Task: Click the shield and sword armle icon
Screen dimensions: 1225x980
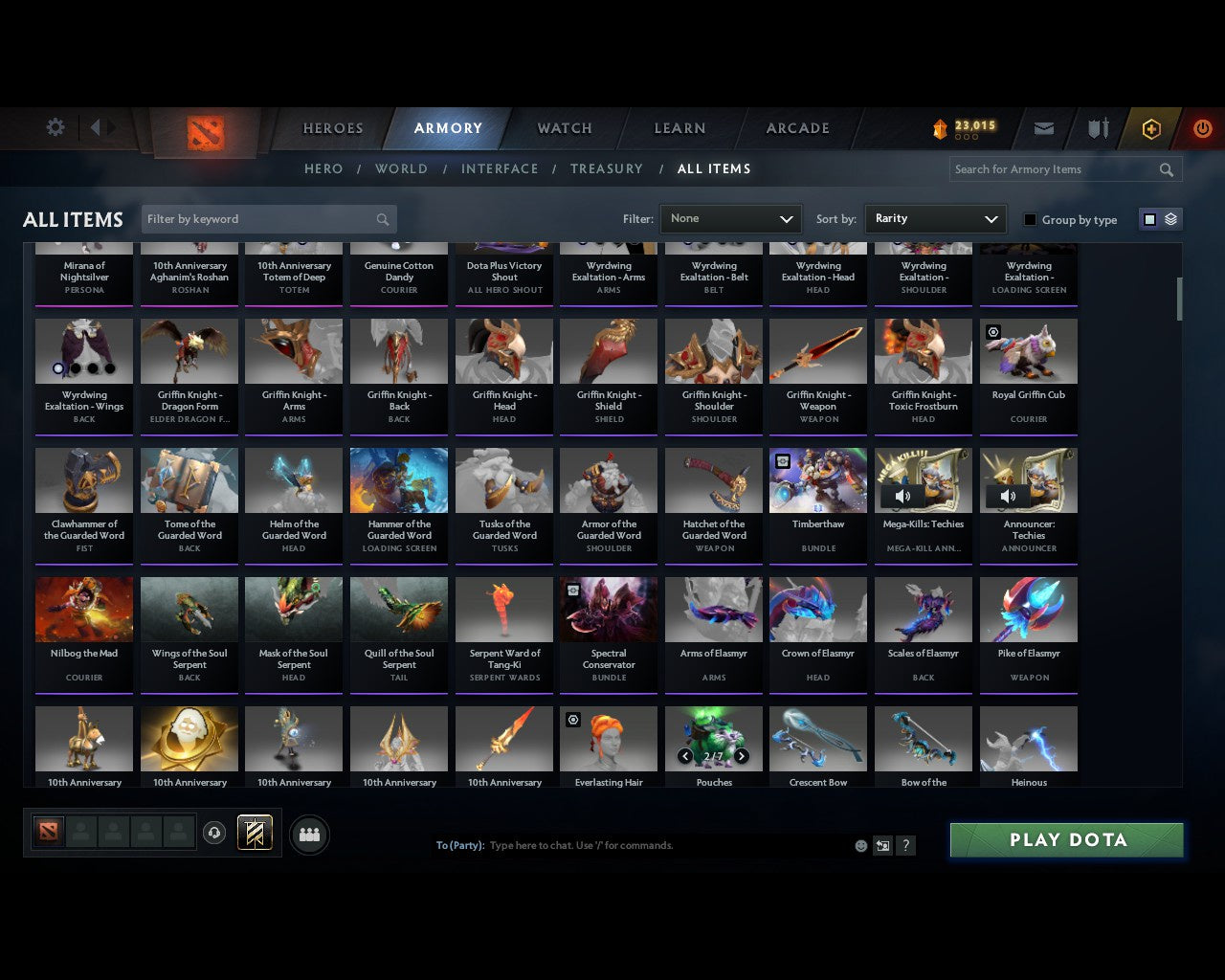Action: coord(1098,127)
